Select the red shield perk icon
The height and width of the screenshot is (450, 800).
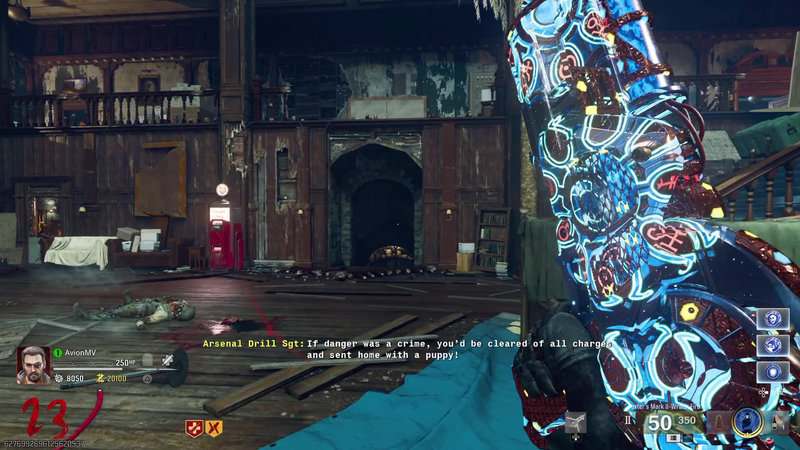(x=194, y=428)
